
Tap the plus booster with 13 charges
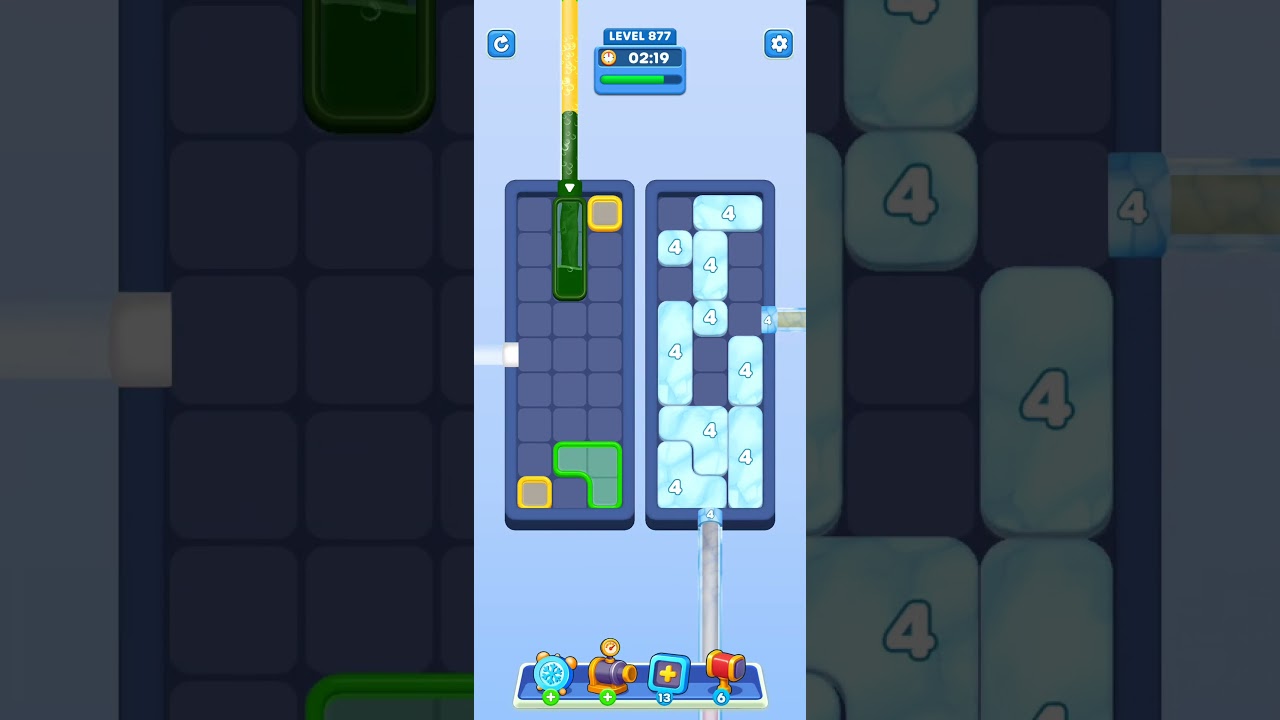(668, 675)
